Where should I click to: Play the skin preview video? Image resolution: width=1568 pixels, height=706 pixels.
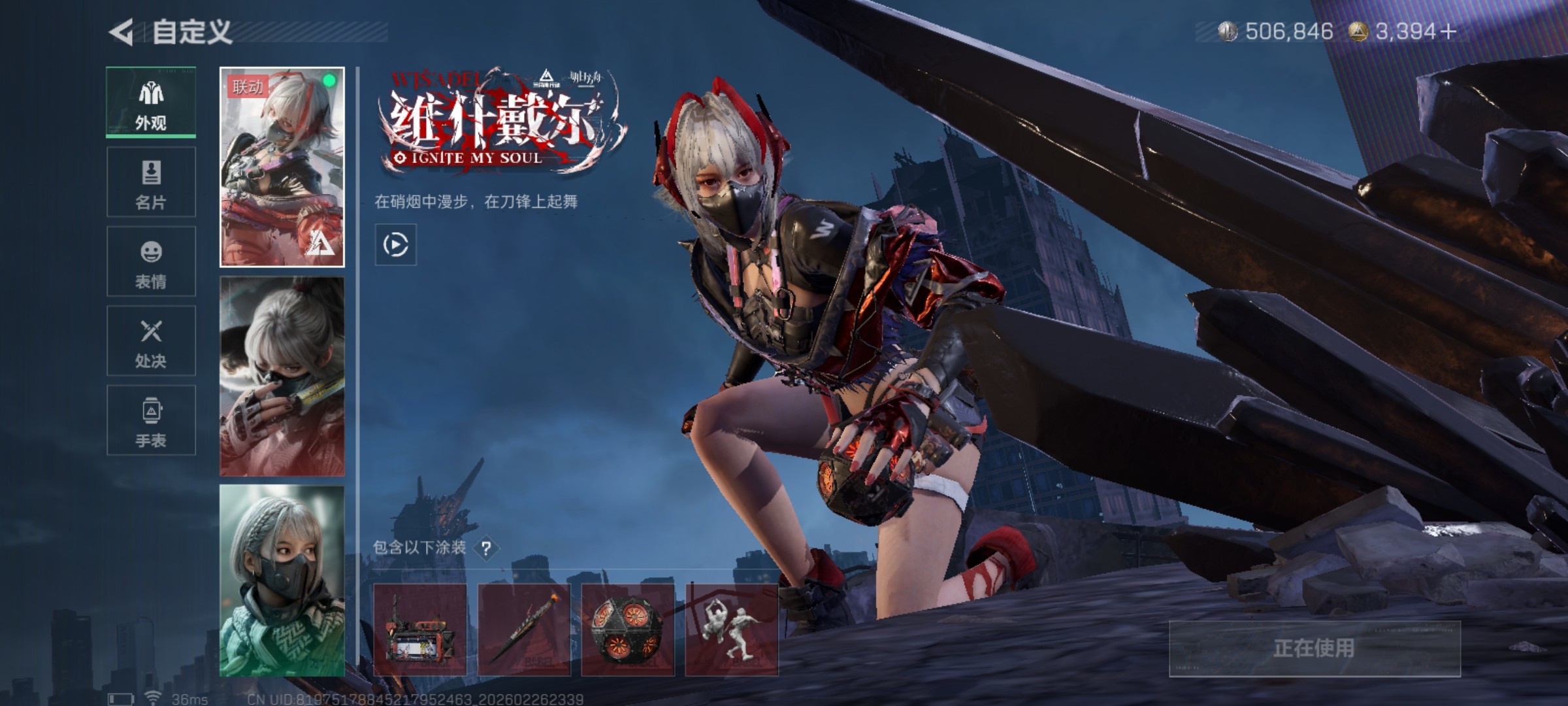click(395, 245)
